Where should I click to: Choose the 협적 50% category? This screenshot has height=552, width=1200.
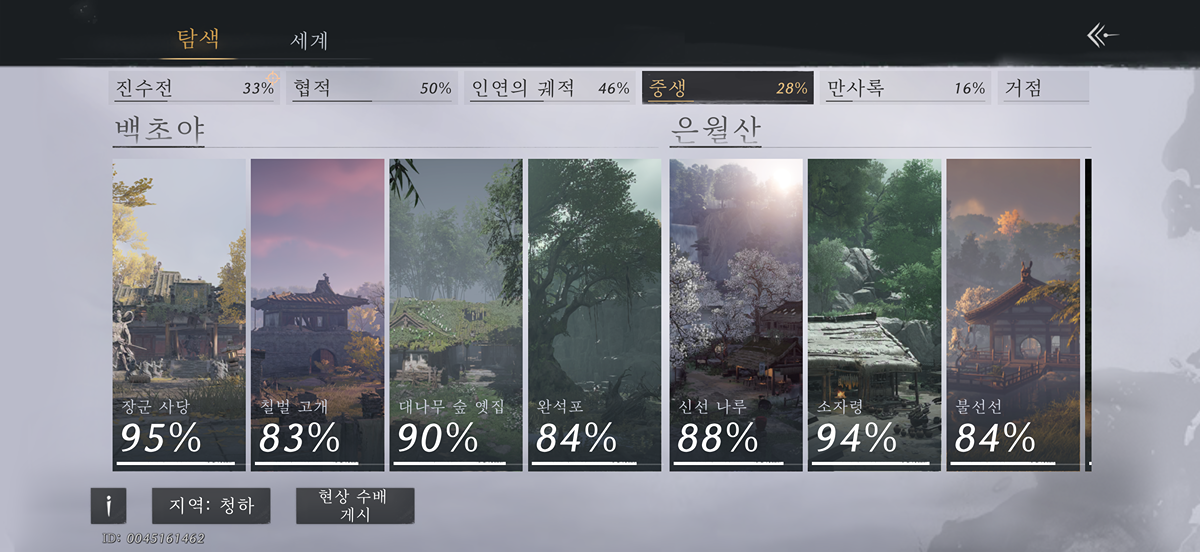tap(372, 88)
